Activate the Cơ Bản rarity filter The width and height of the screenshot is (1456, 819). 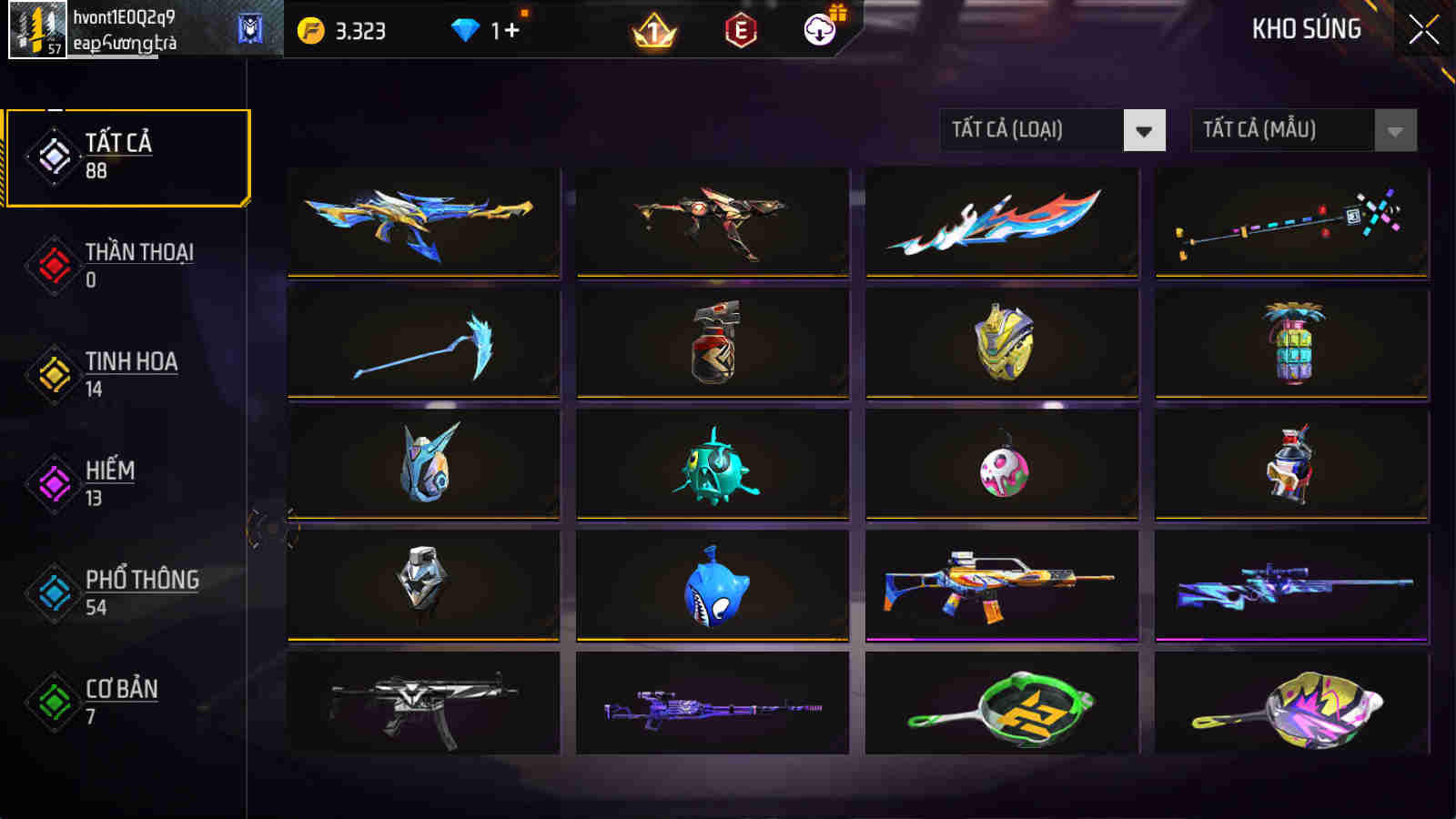(x=55, y=701)
